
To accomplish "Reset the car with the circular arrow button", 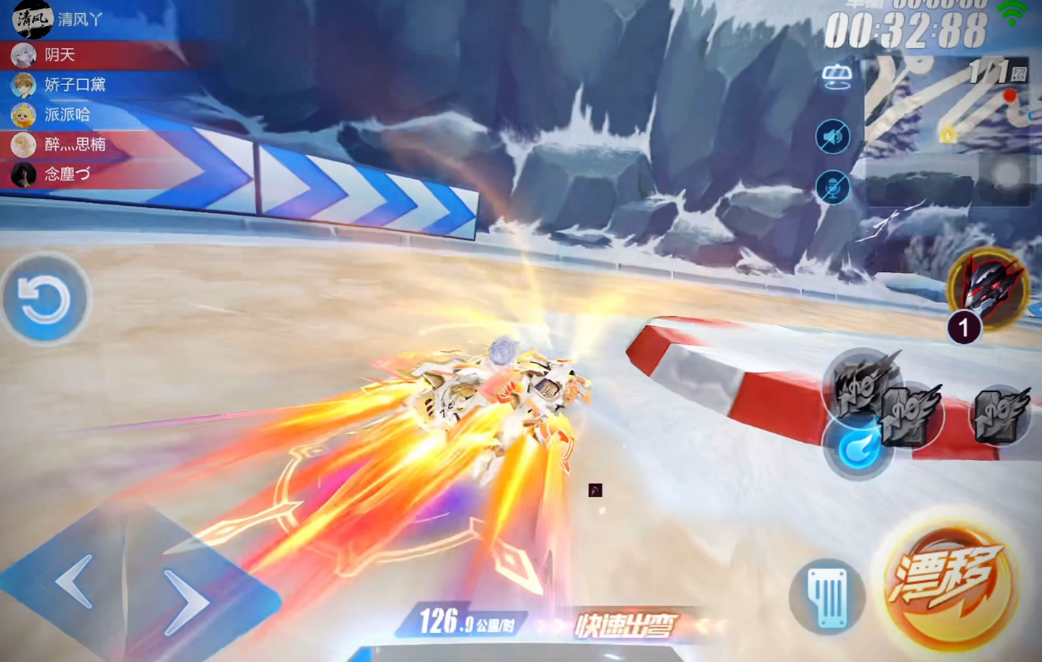I will click(45, 300).
